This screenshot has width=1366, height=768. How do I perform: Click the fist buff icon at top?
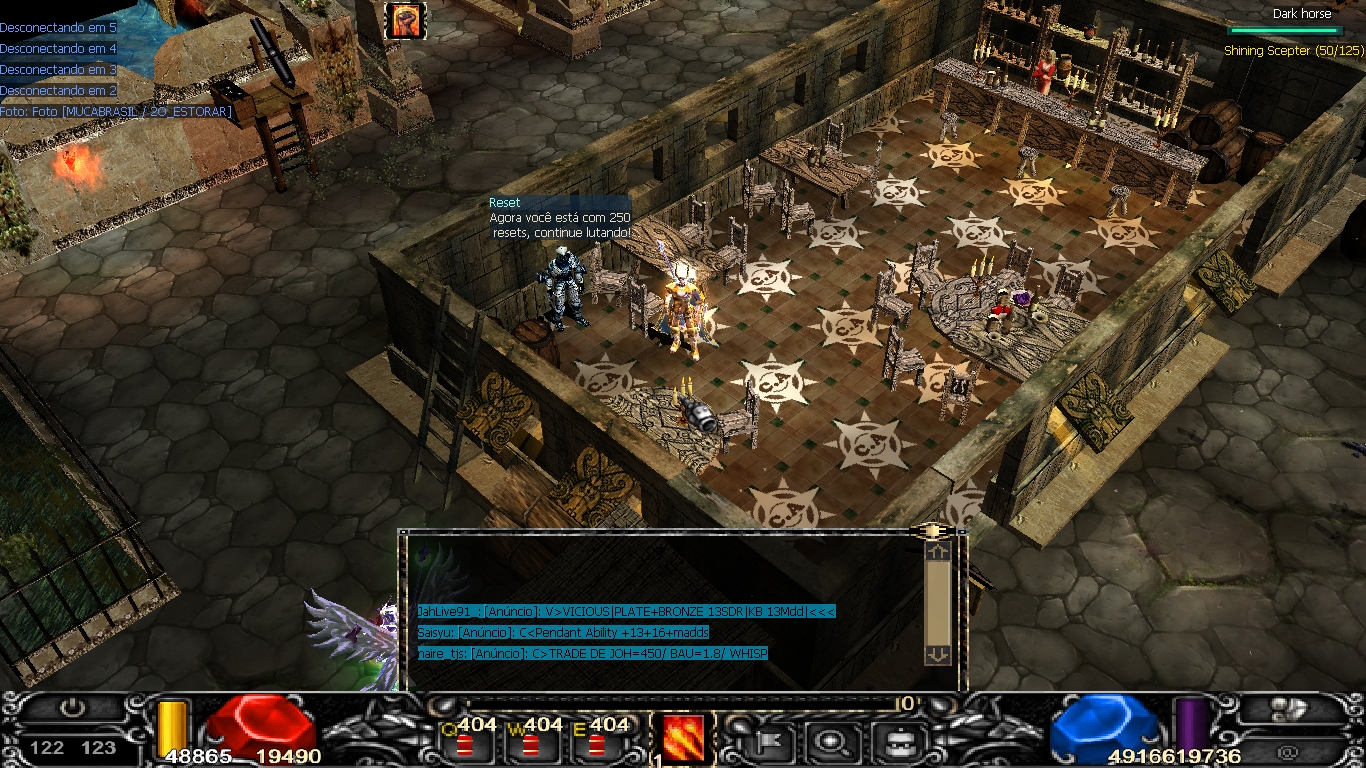pos(406,20)
